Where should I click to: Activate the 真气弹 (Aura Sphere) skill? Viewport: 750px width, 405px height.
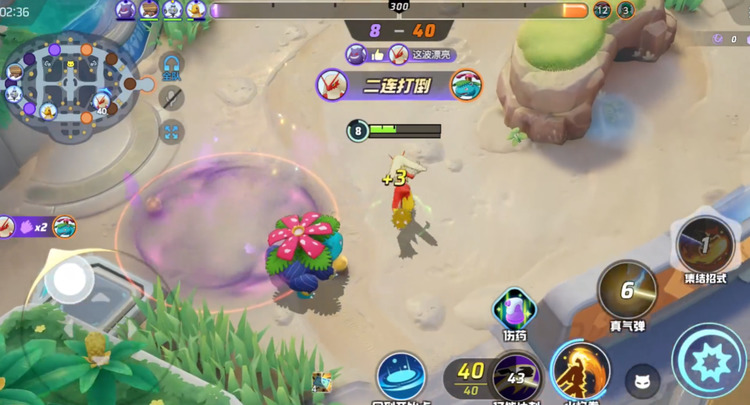pos(627,290)
